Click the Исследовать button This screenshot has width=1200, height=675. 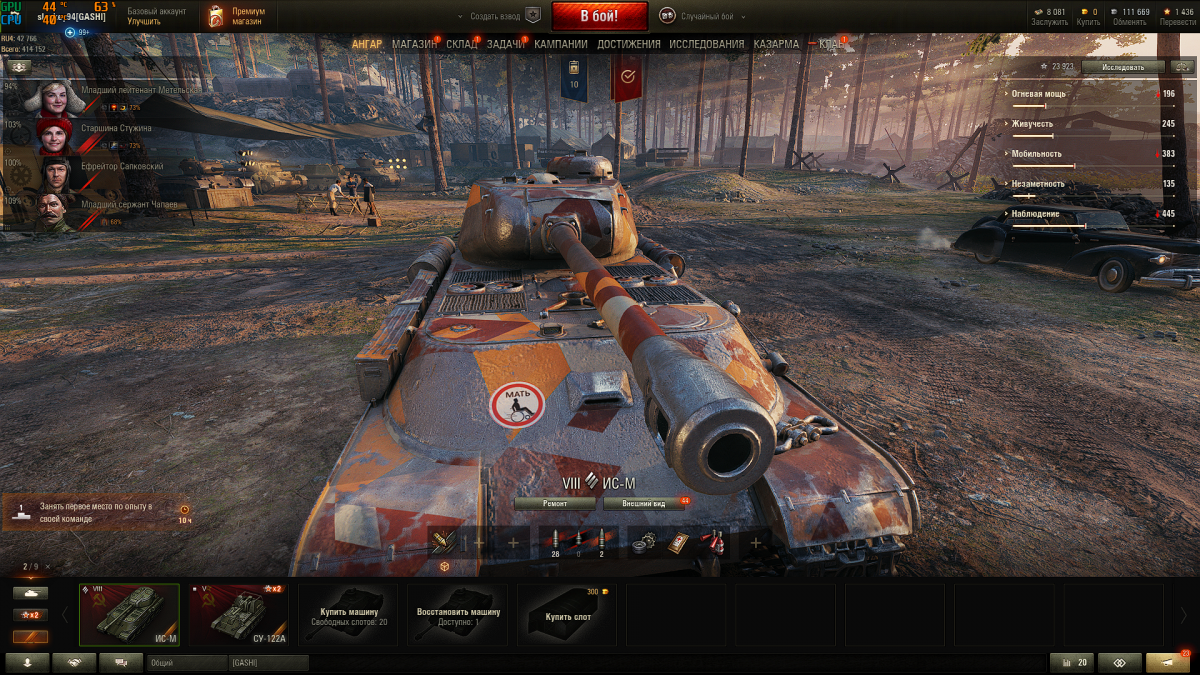pos(1123,67)
